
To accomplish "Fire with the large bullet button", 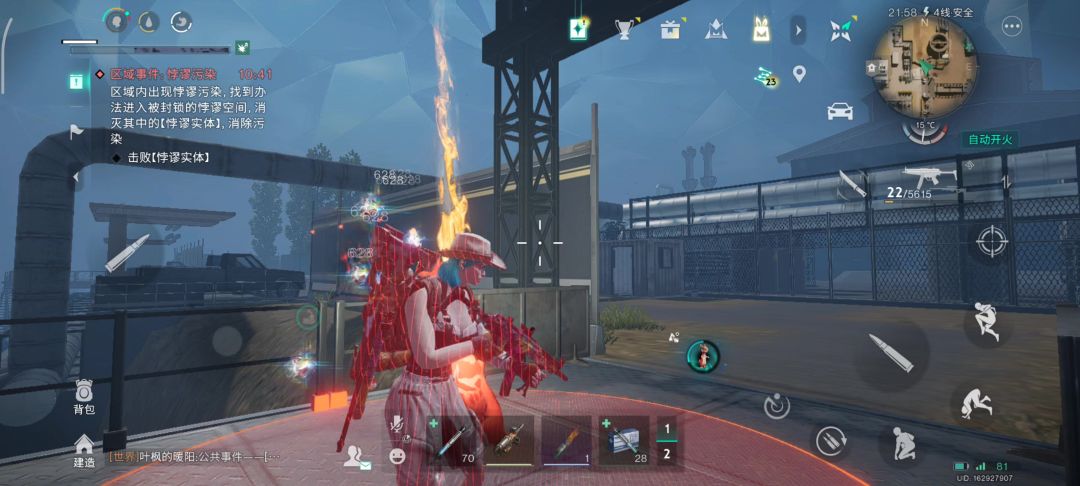I will 890,353.
